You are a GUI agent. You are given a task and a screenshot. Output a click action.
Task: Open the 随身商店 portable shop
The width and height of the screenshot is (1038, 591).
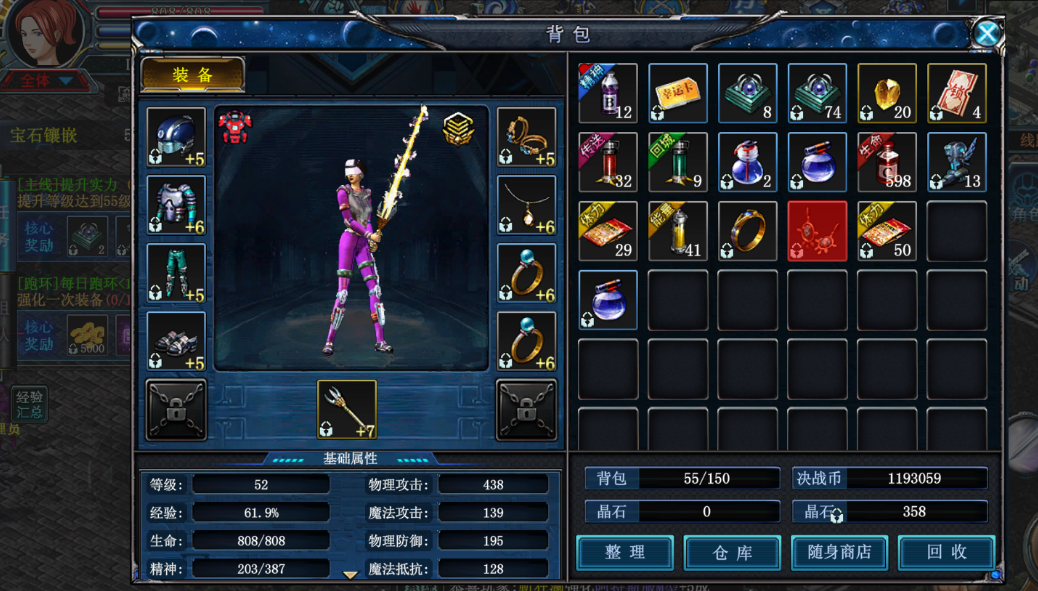pyautogui.click(x=839, y=552)
